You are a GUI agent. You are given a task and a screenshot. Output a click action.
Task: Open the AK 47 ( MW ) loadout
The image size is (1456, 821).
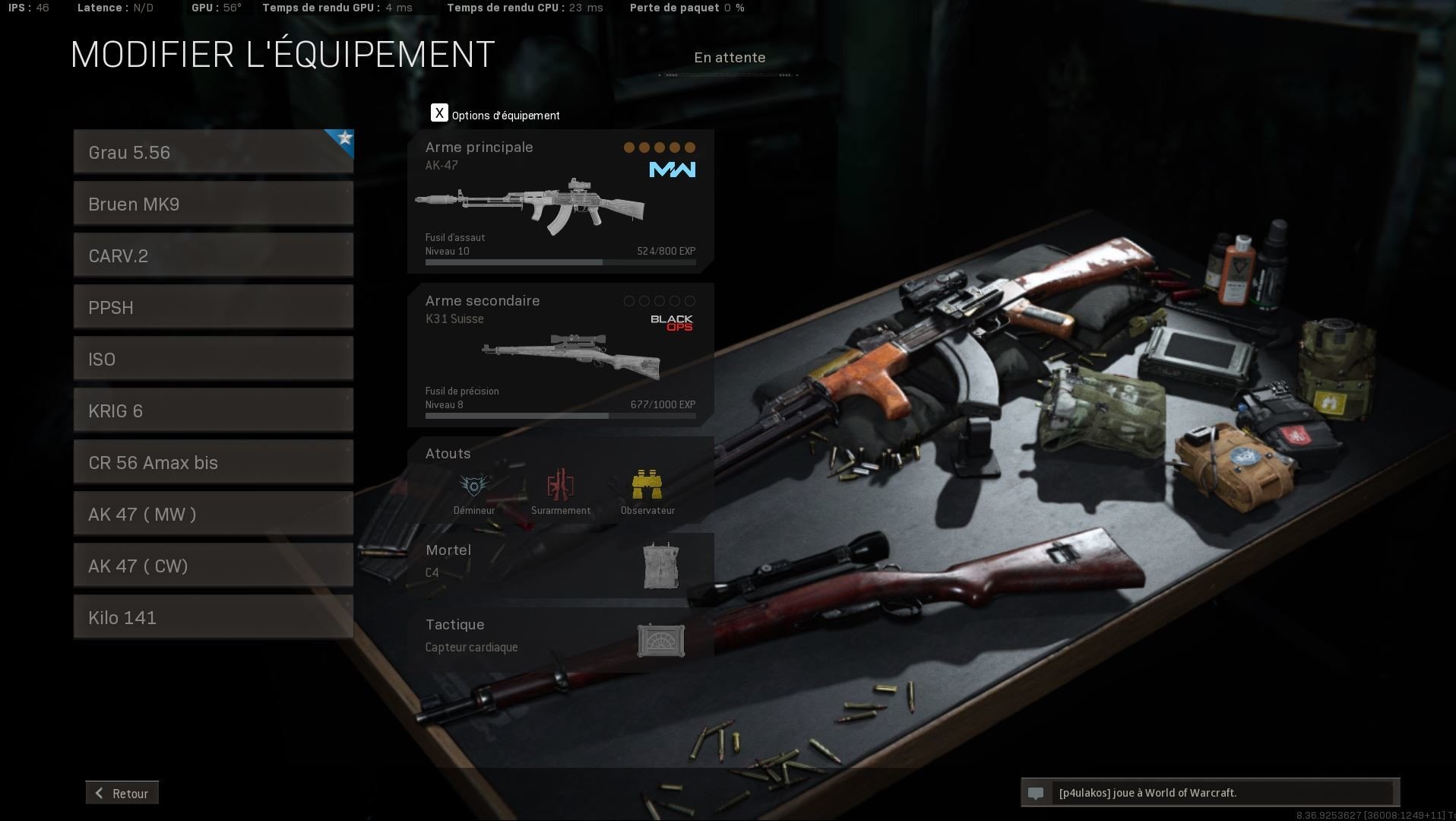click(213, 514)
